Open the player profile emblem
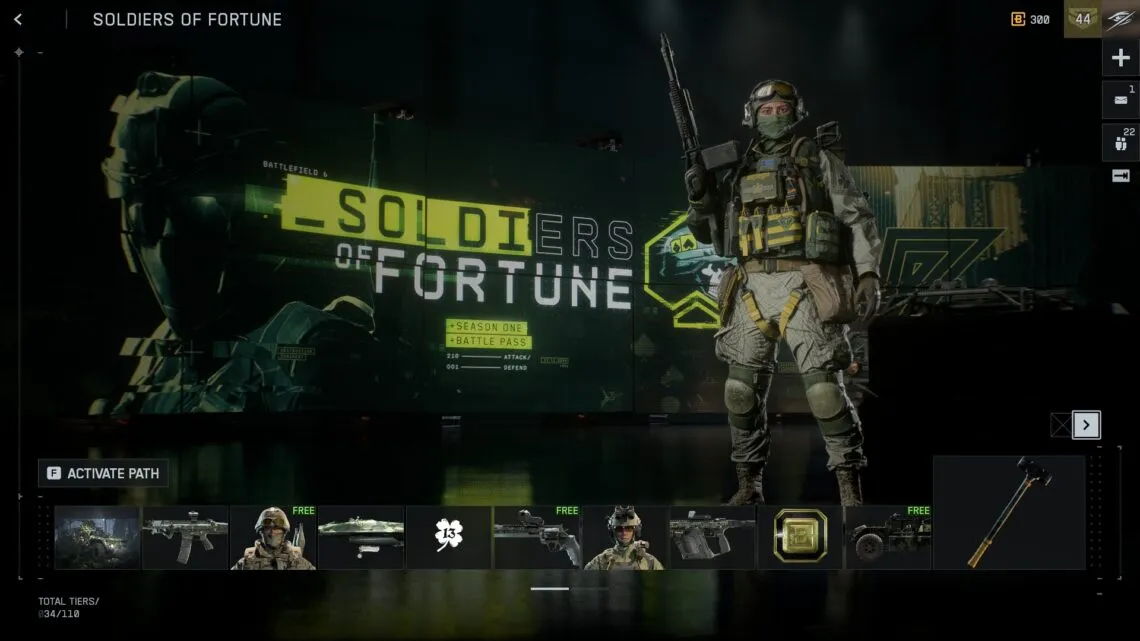This screenshot has width=1140, height=641. pyautogui.click(x=1121, y=19)
